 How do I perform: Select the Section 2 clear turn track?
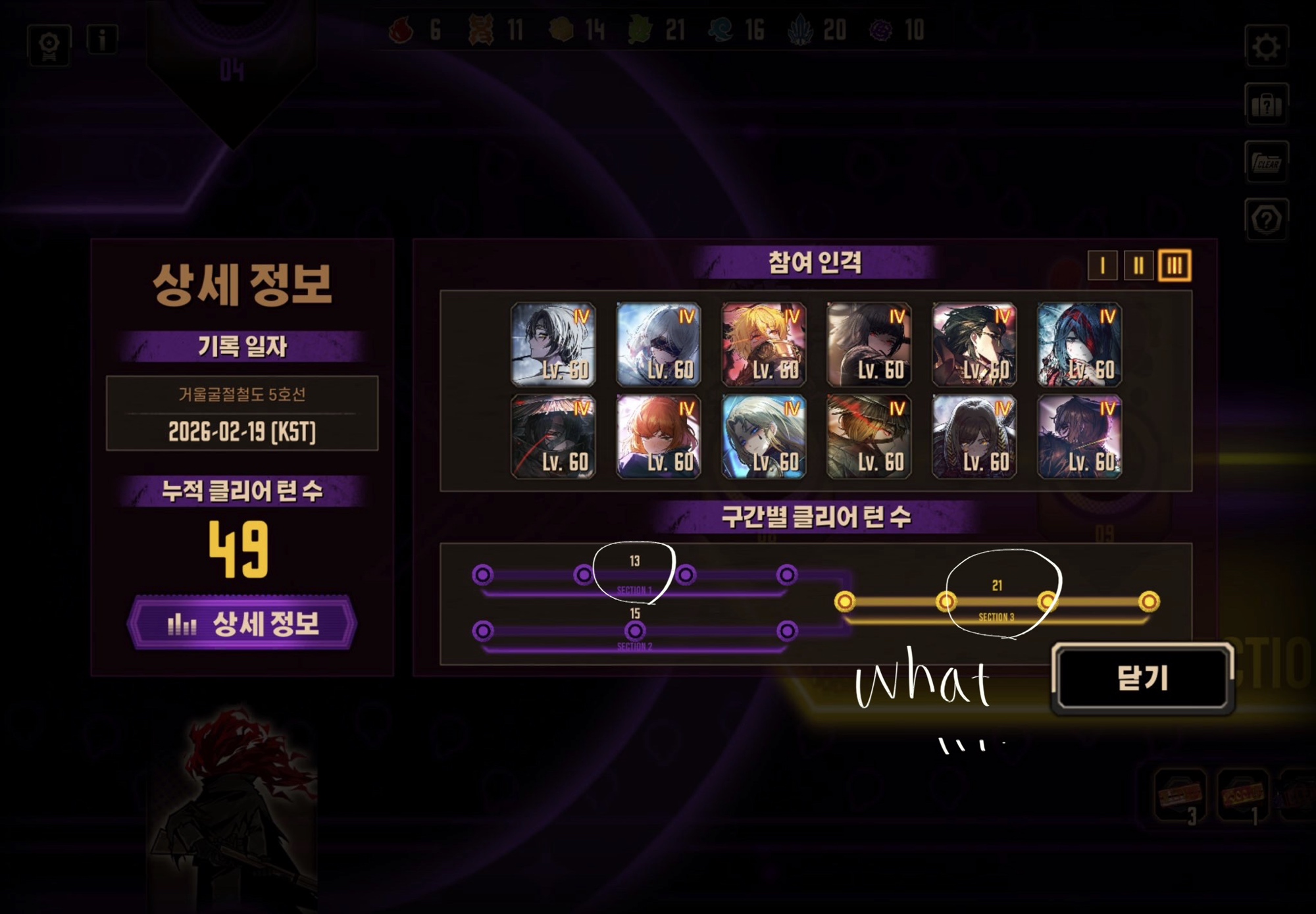point(634,632)
